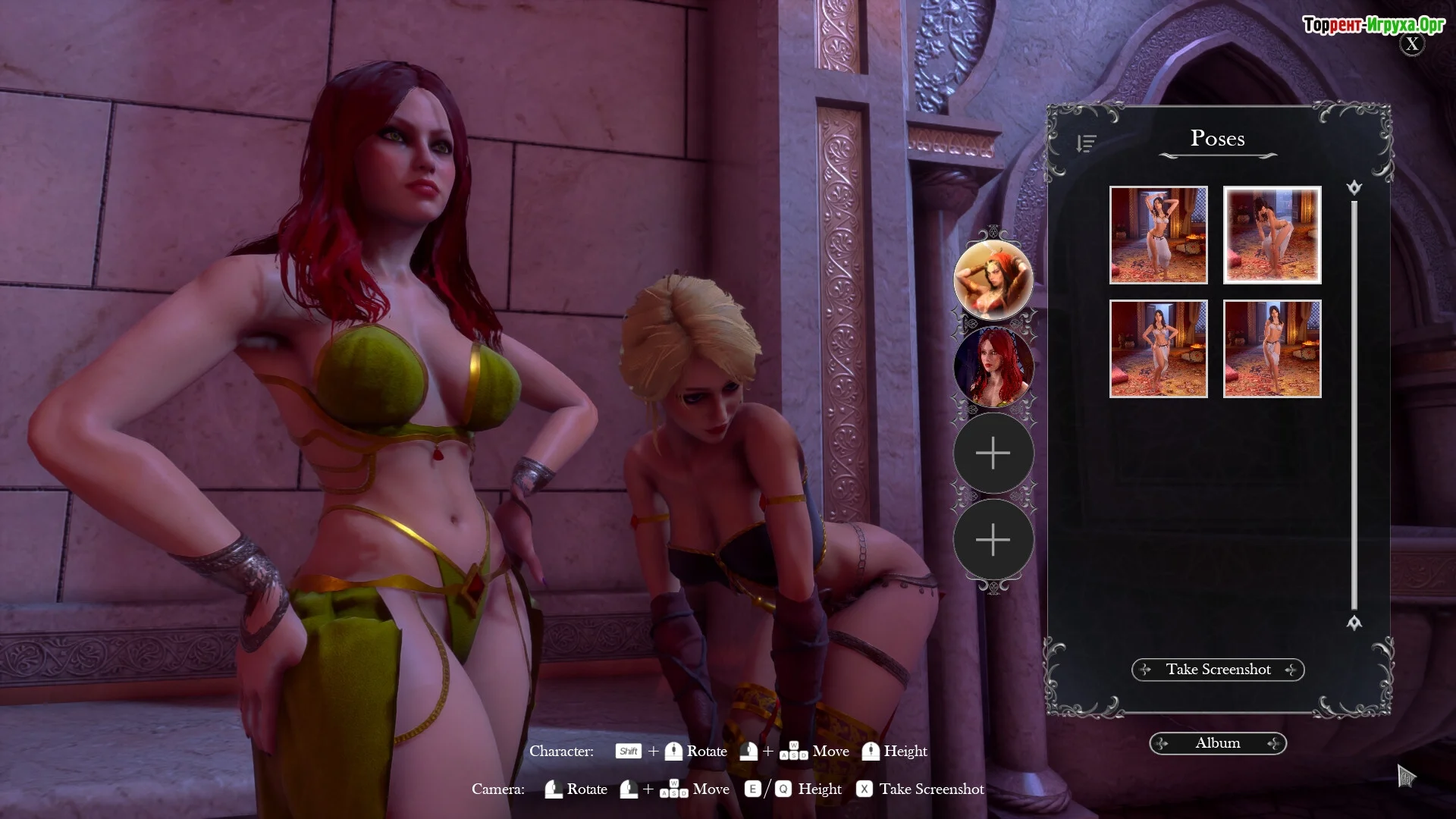Click the scroll-up arrow of the poses list

[1354, 187]
